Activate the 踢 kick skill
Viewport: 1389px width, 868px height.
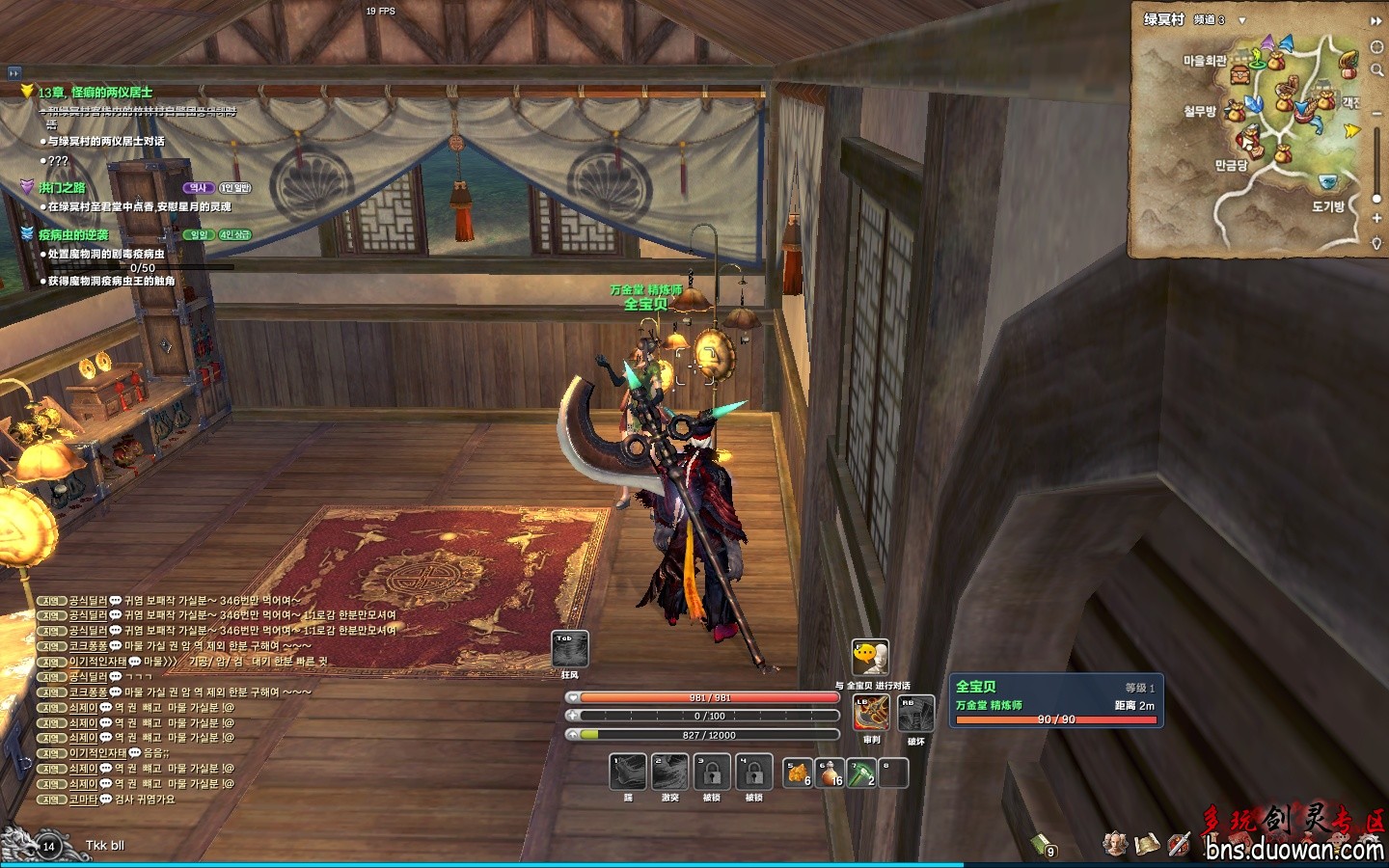coord(628,773)
